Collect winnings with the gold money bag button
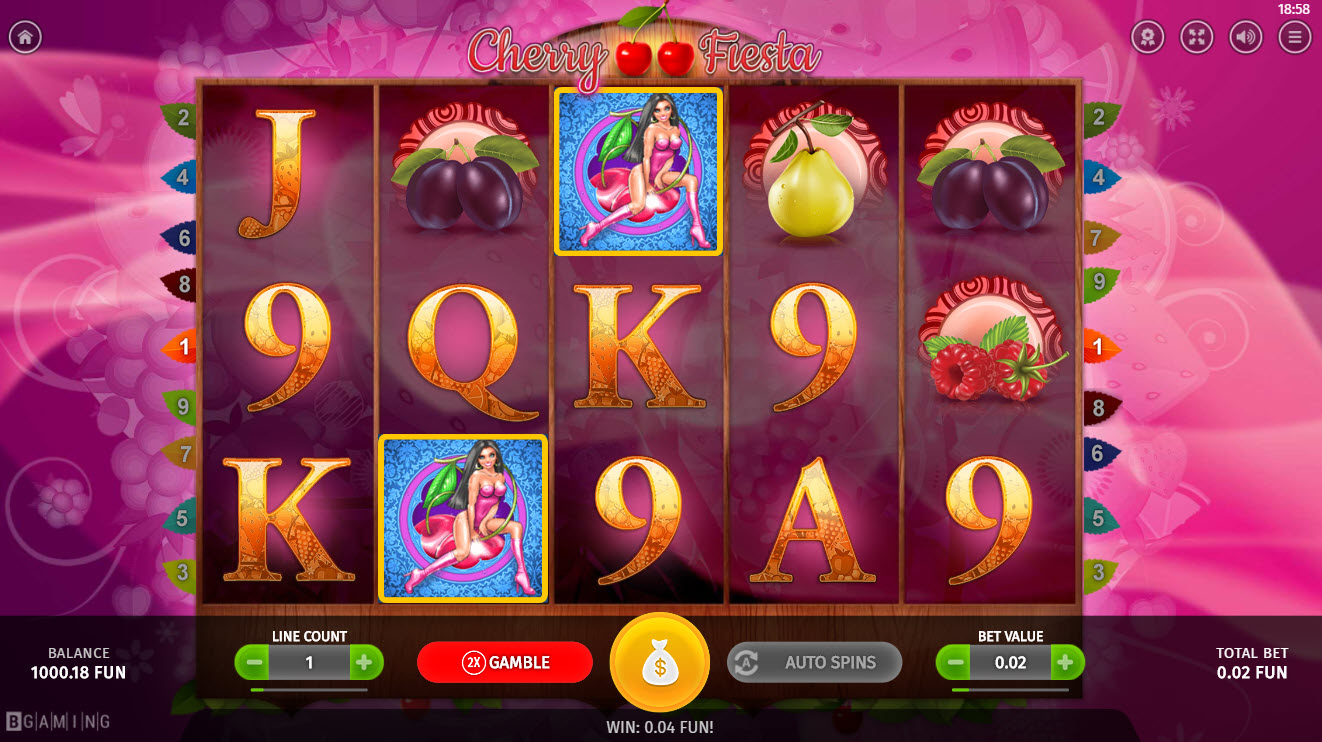The image size is (1322, 742). point(660,662)
